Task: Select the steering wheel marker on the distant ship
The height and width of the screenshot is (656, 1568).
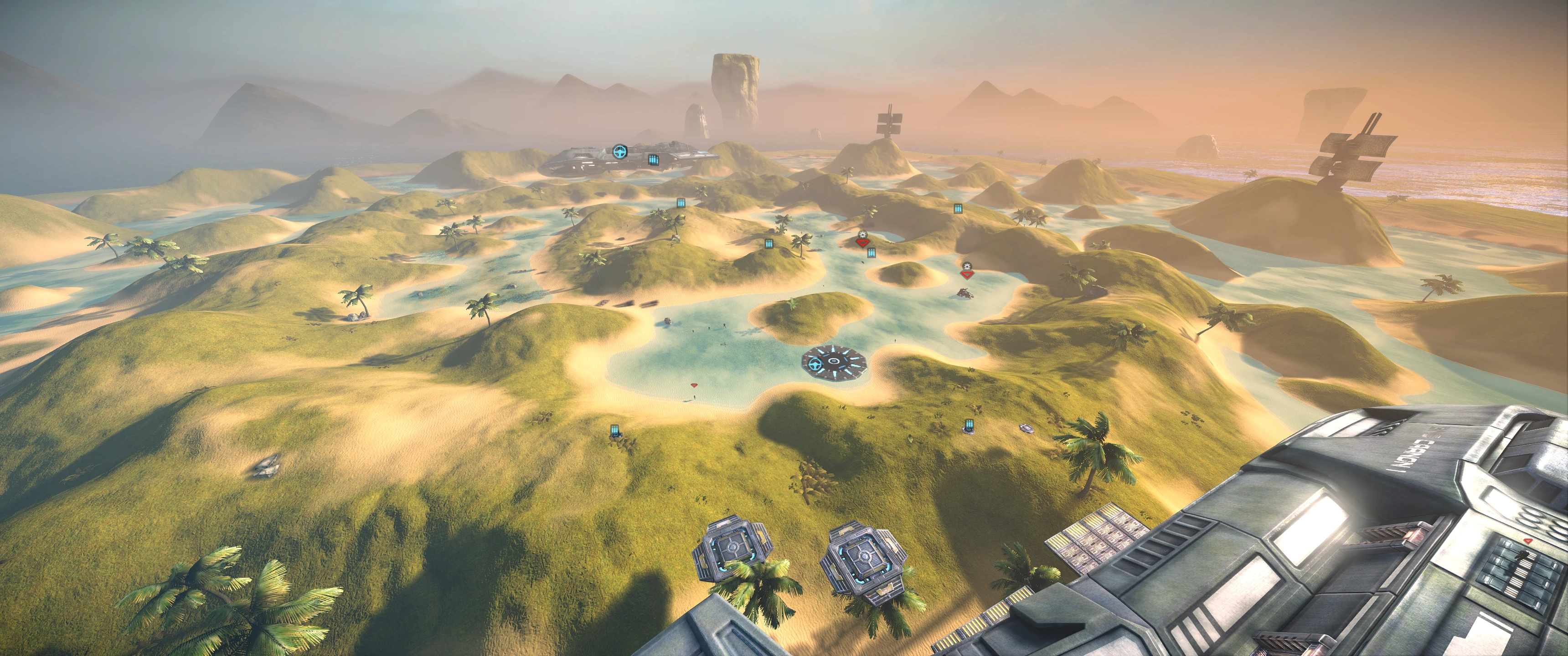Action: (619, 152)
